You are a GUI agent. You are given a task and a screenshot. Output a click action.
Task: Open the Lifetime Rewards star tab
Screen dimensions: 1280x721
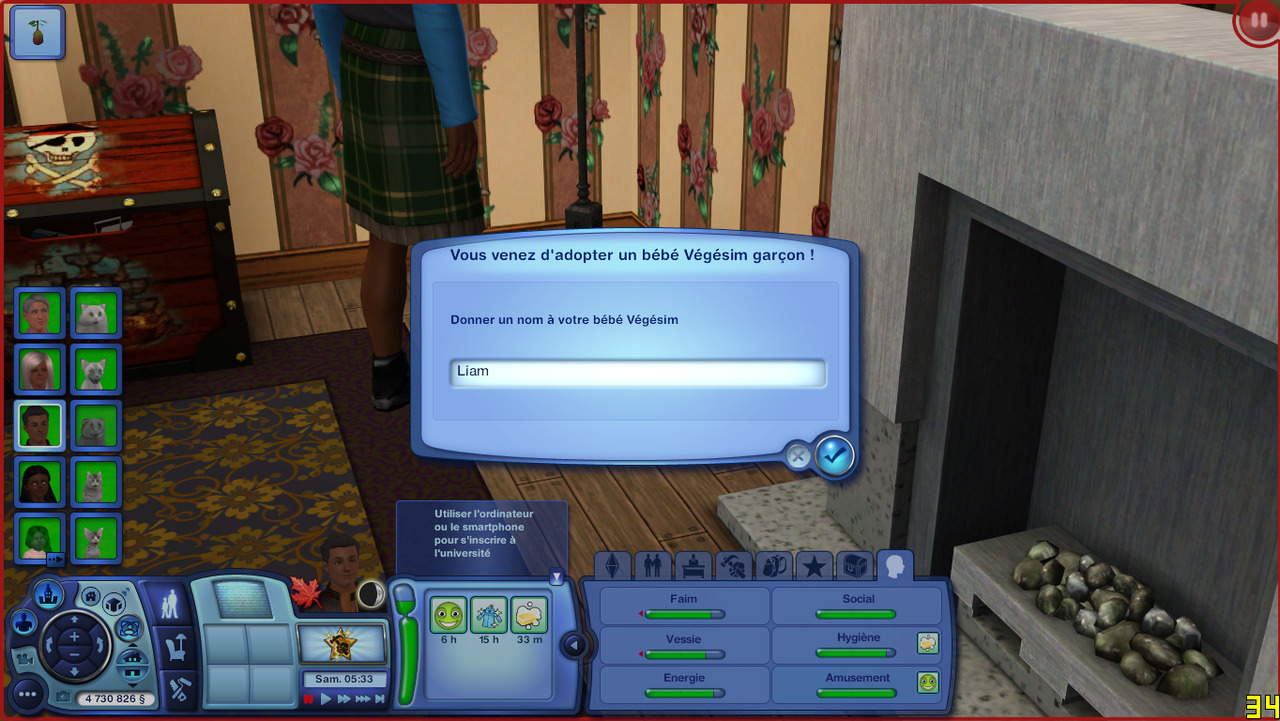tap(814, 567)
